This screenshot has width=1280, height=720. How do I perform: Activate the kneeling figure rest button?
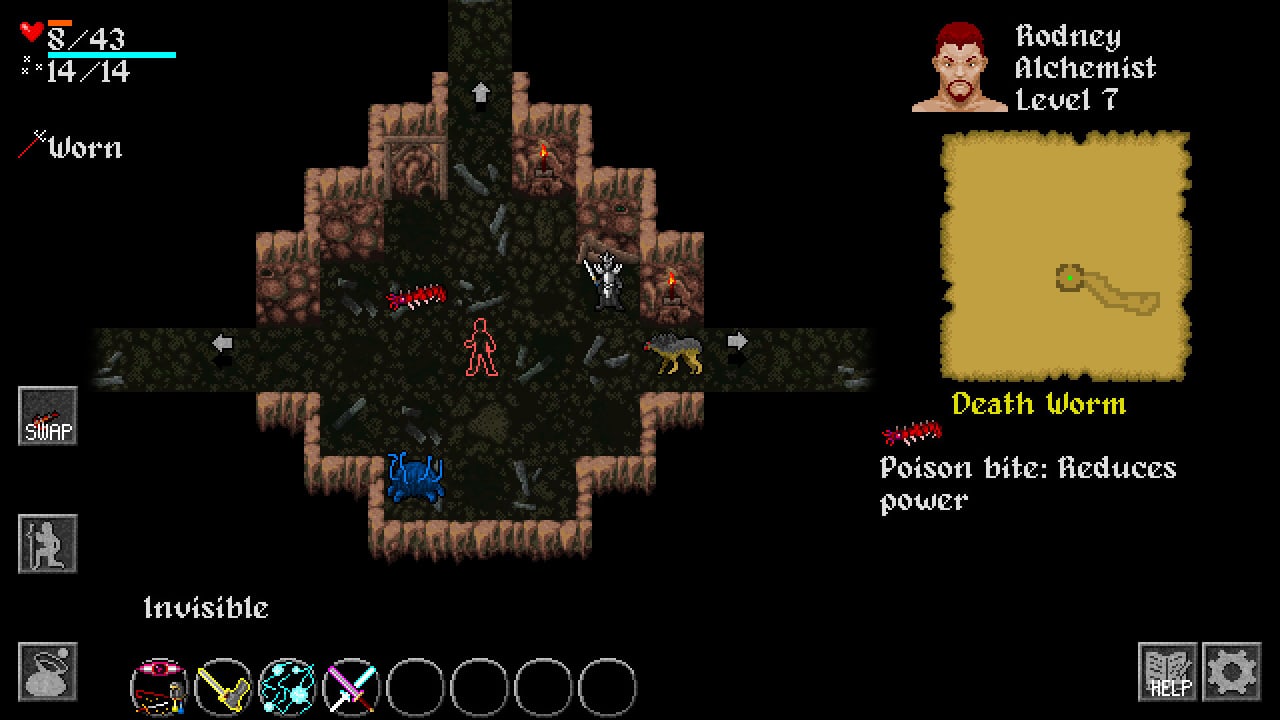tap(48, 544)
